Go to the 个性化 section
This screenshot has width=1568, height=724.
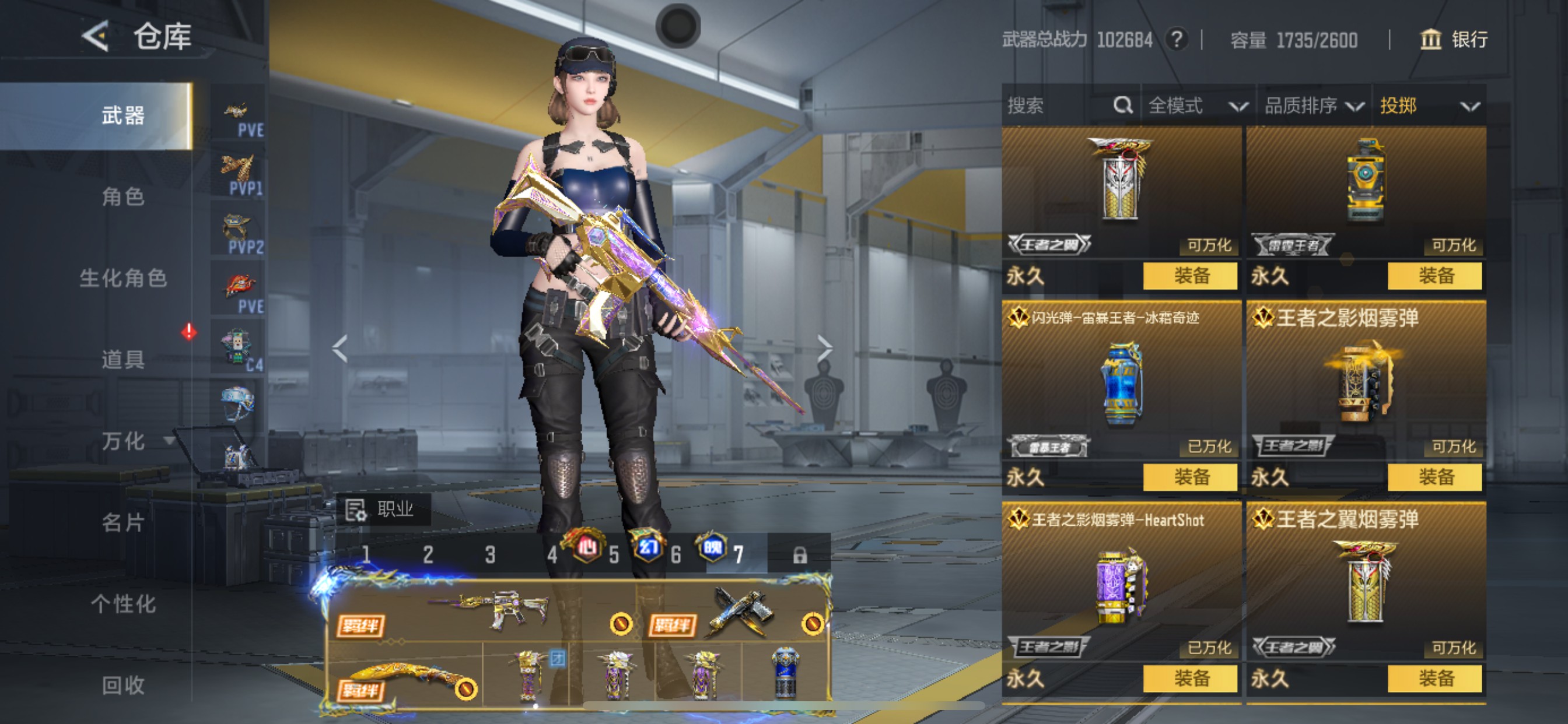(123, 603)
